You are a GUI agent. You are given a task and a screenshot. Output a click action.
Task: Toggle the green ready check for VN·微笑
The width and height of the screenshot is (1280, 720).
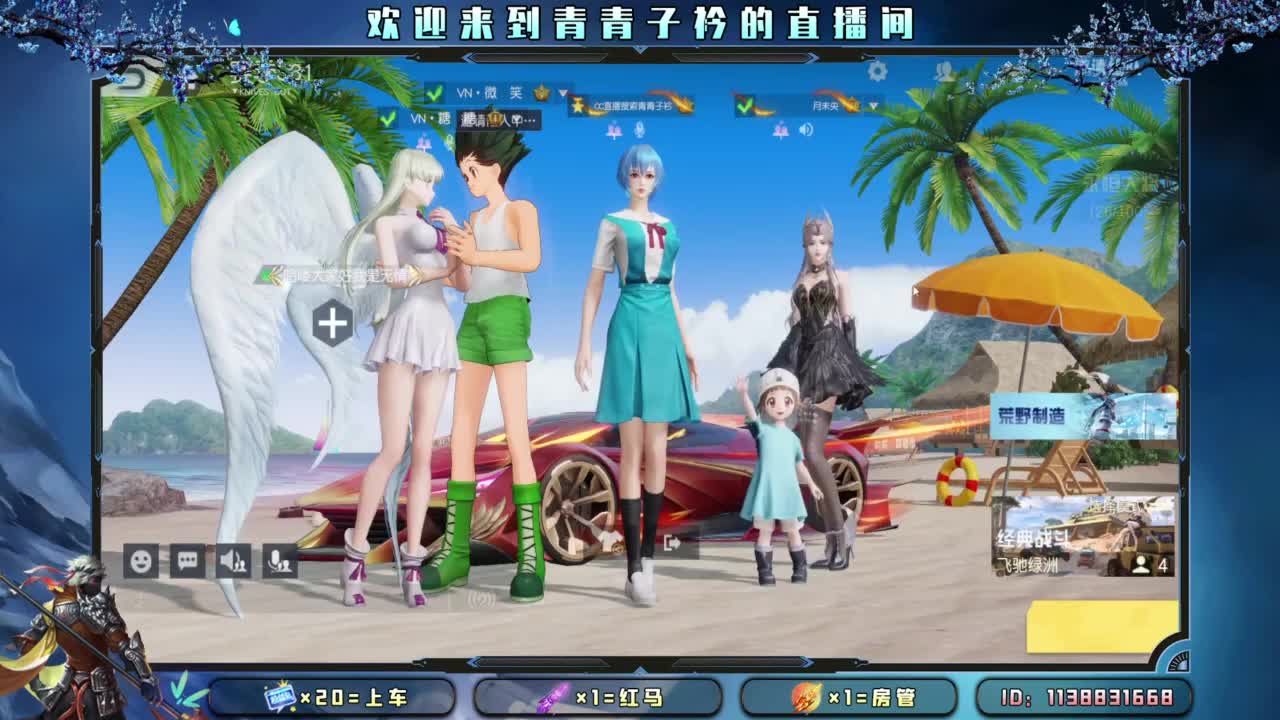point(434,93)
